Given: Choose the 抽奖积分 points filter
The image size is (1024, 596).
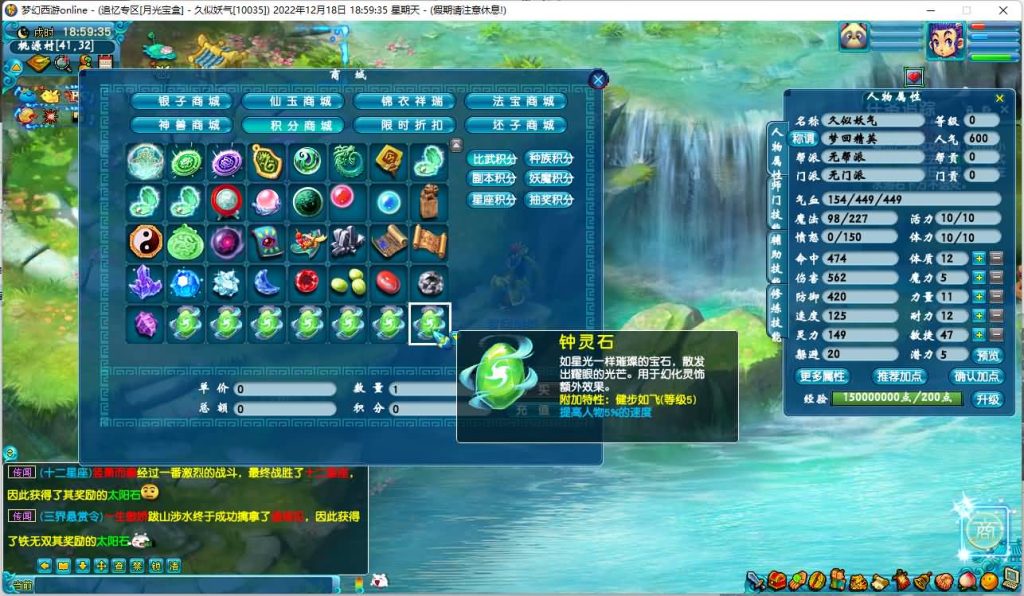Looking at the screenshot, I should click(x=550, y=199).
